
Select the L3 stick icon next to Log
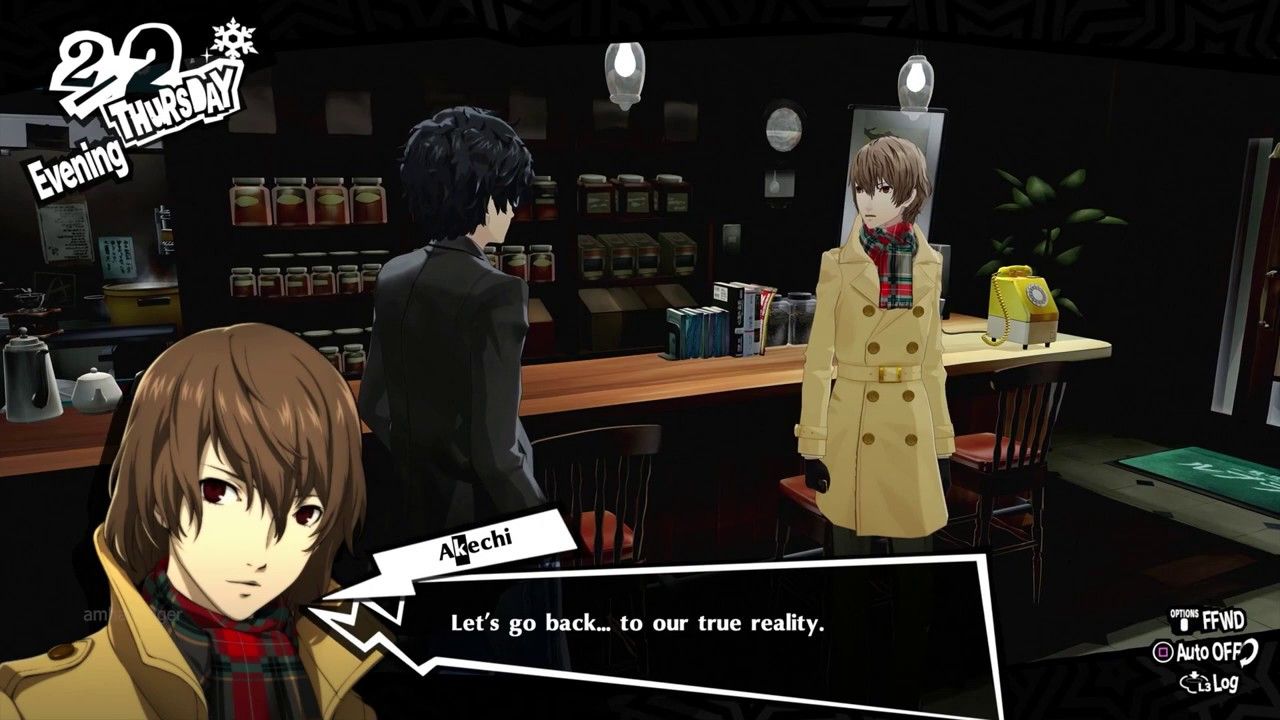point(1194,682)
